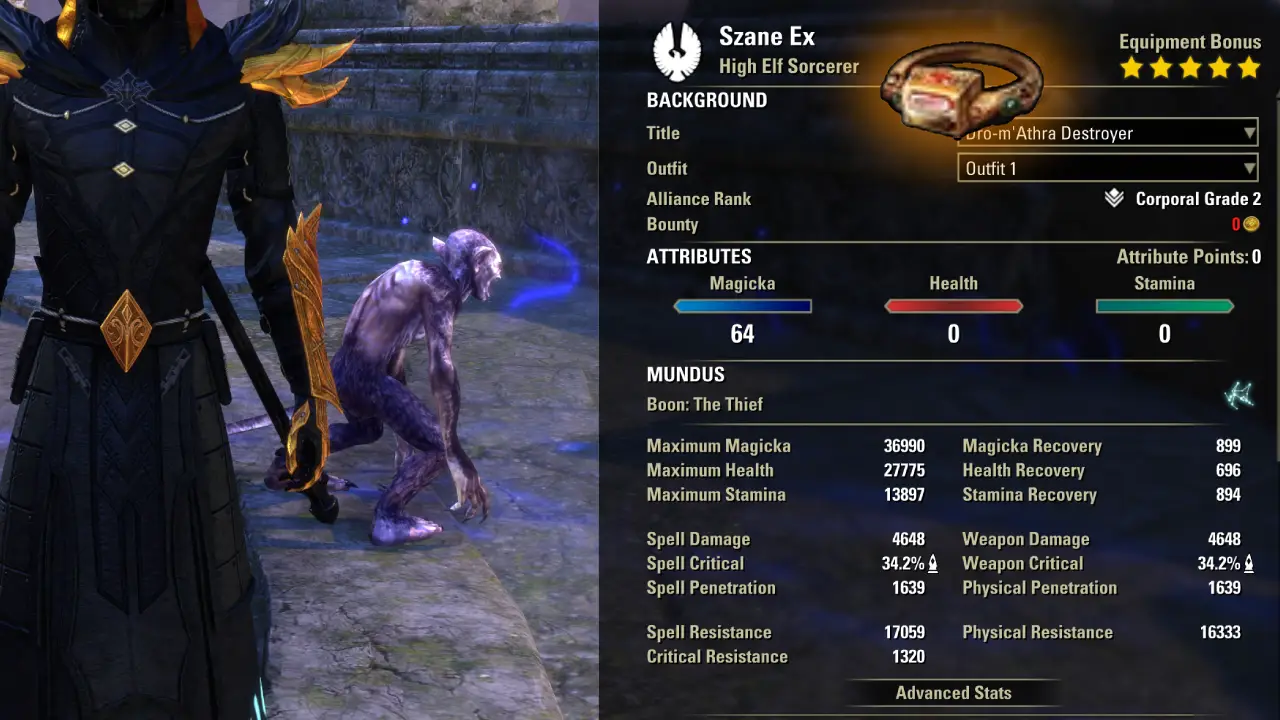Open the Outfit dropdown
The height and width of the screenshot is (720, 1280).
coord(1106,167)
